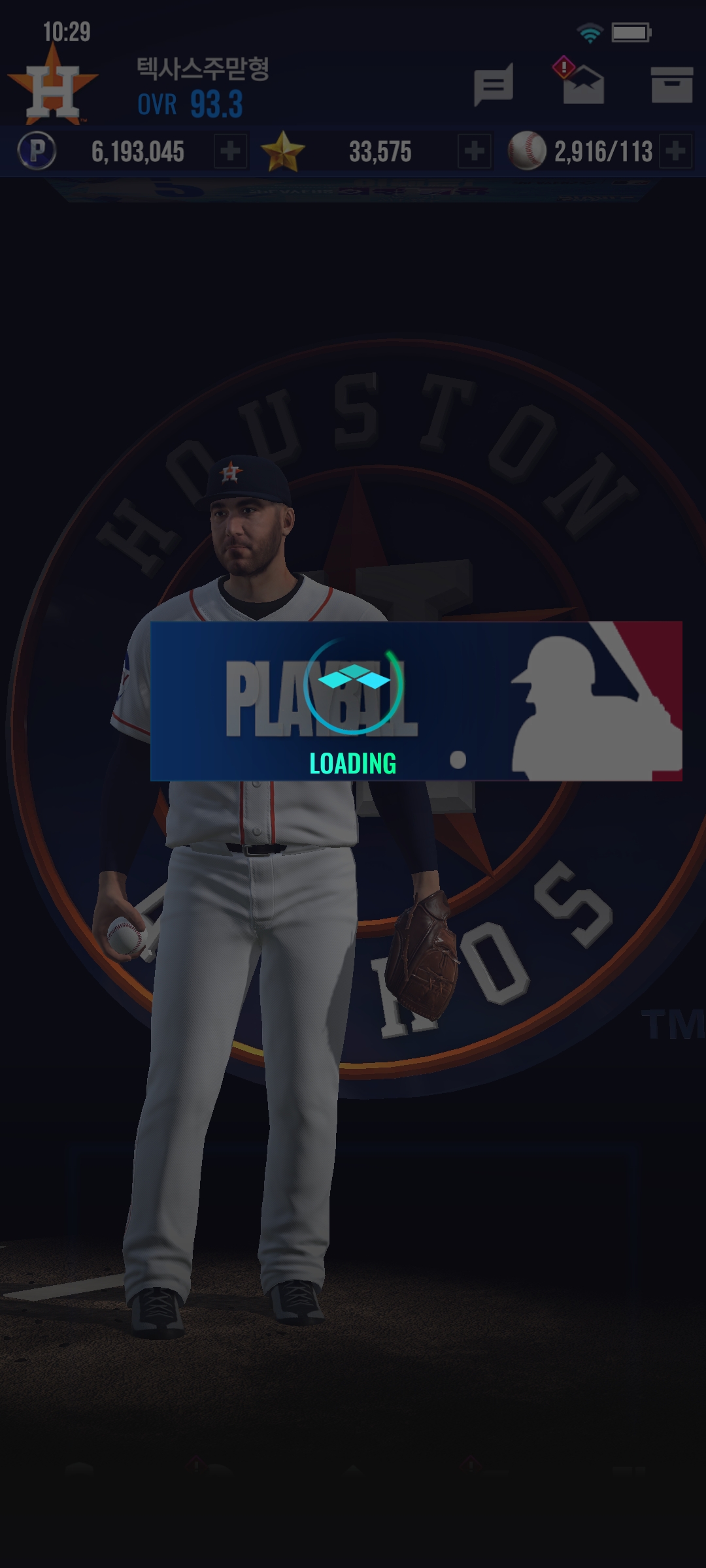
Task: Tap the PLAY BALL banner
Action: [416, 701]
